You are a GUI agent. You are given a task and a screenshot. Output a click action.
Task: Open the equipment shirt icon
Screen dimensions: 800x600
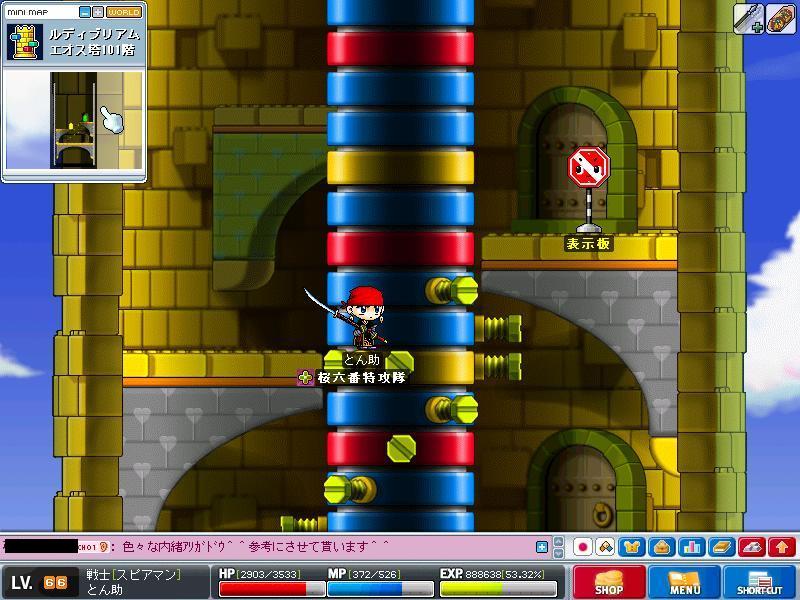point(633,547)
